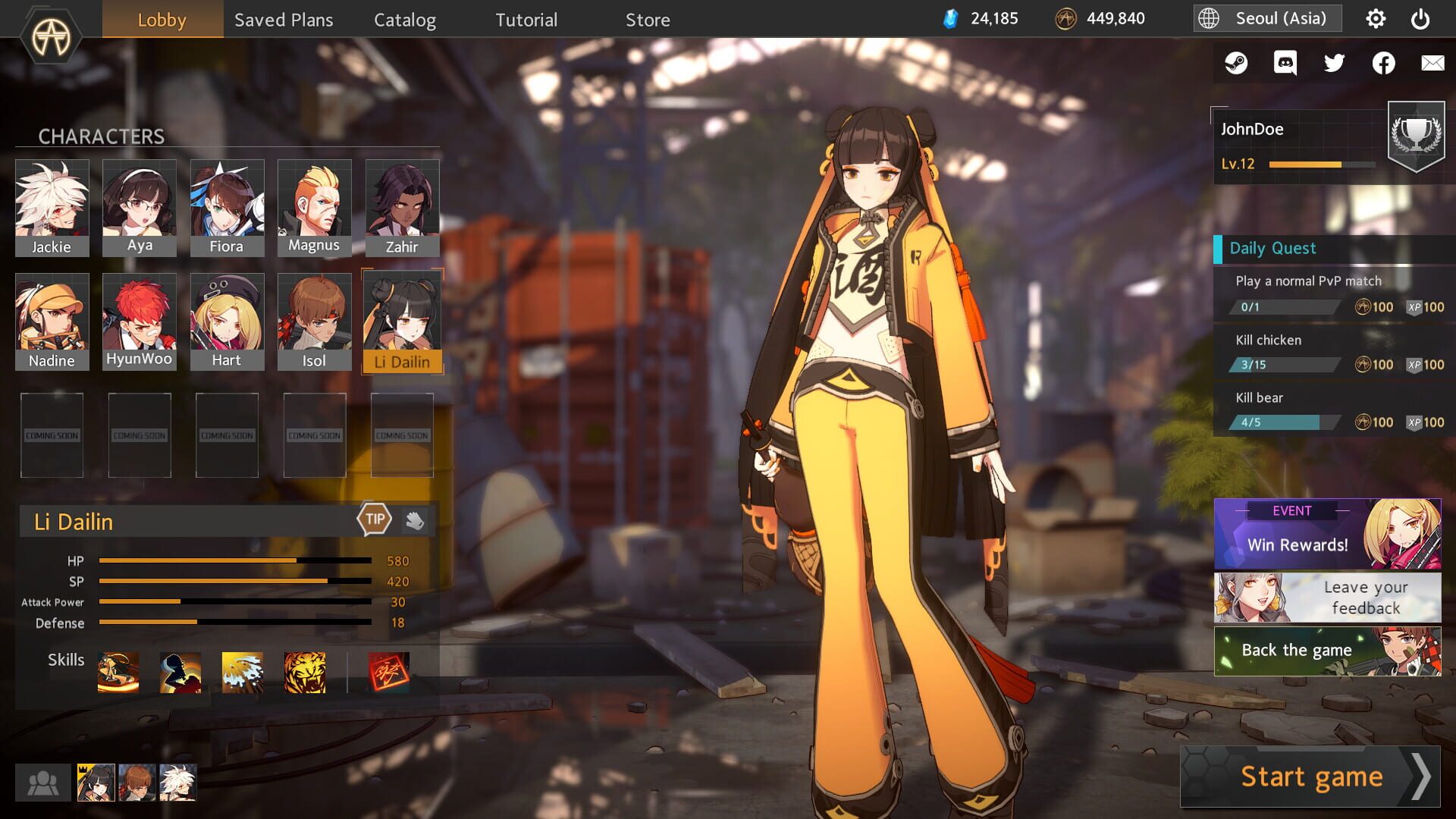Inspect the tiger-face skill icon
Image resolution: width=1456 pixels, height=819 pixels.
[x=303, y=672]
